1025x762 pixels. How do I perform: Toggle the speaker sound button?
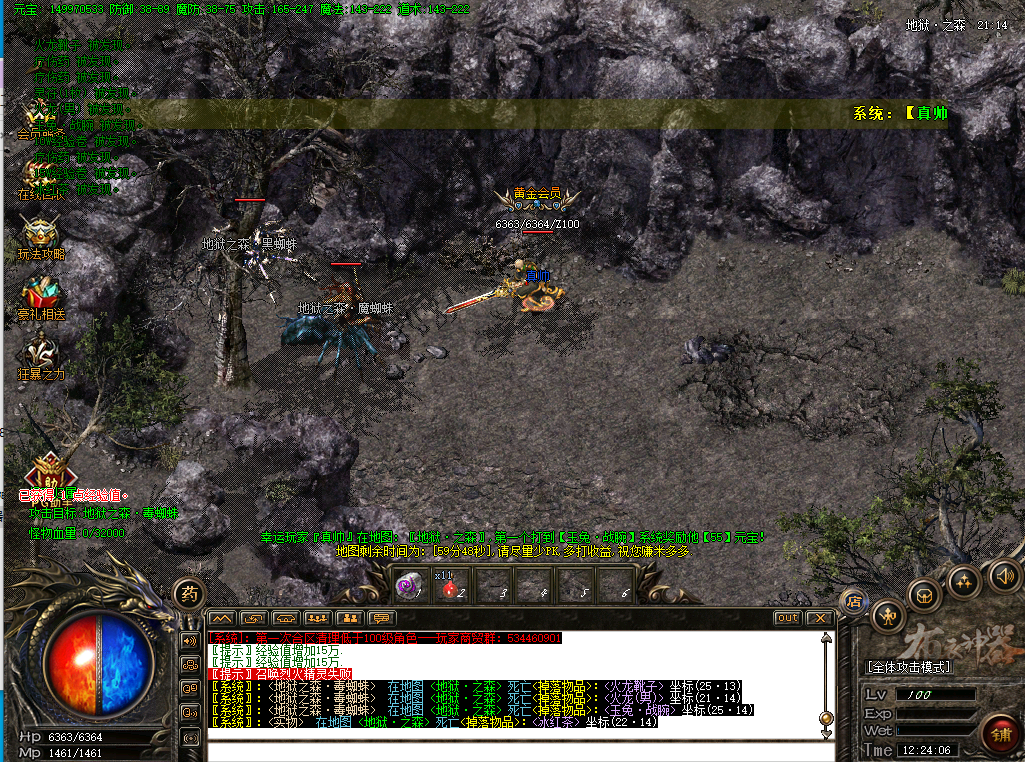[1003, 575]
